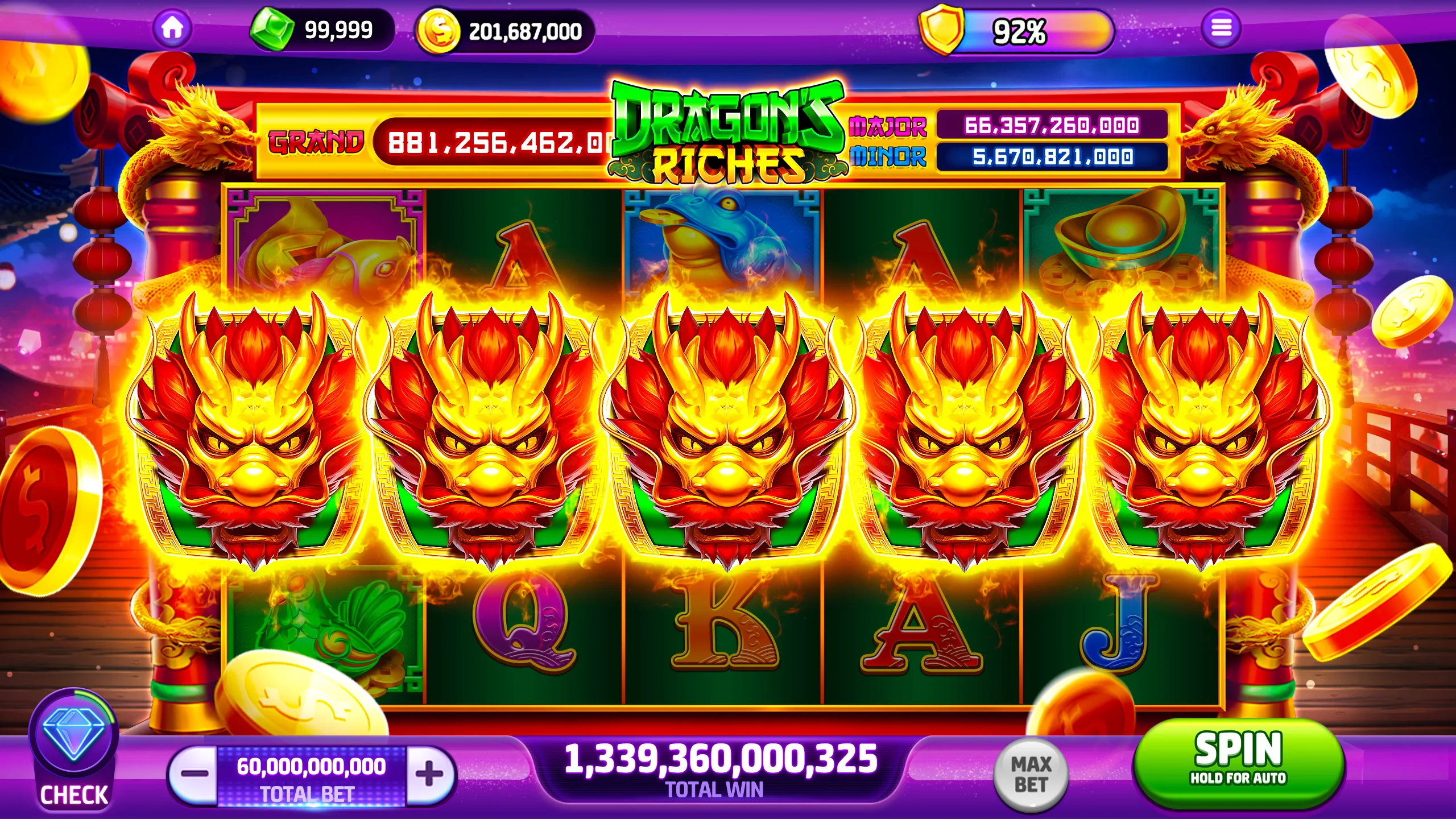Increase total bet with the plus button

tap(429, 774)
